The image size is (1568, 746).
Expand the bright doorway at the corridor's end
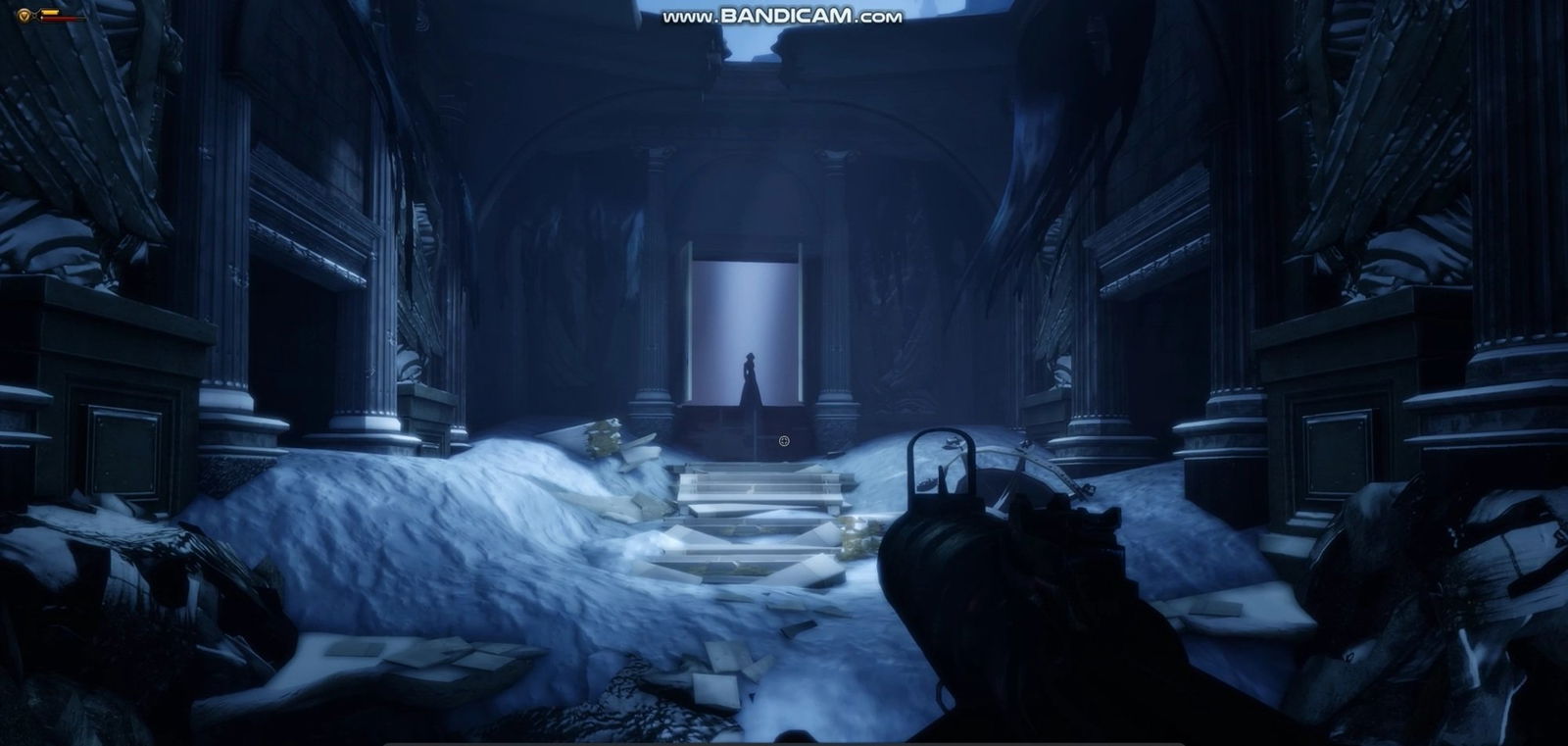(745, 314)
